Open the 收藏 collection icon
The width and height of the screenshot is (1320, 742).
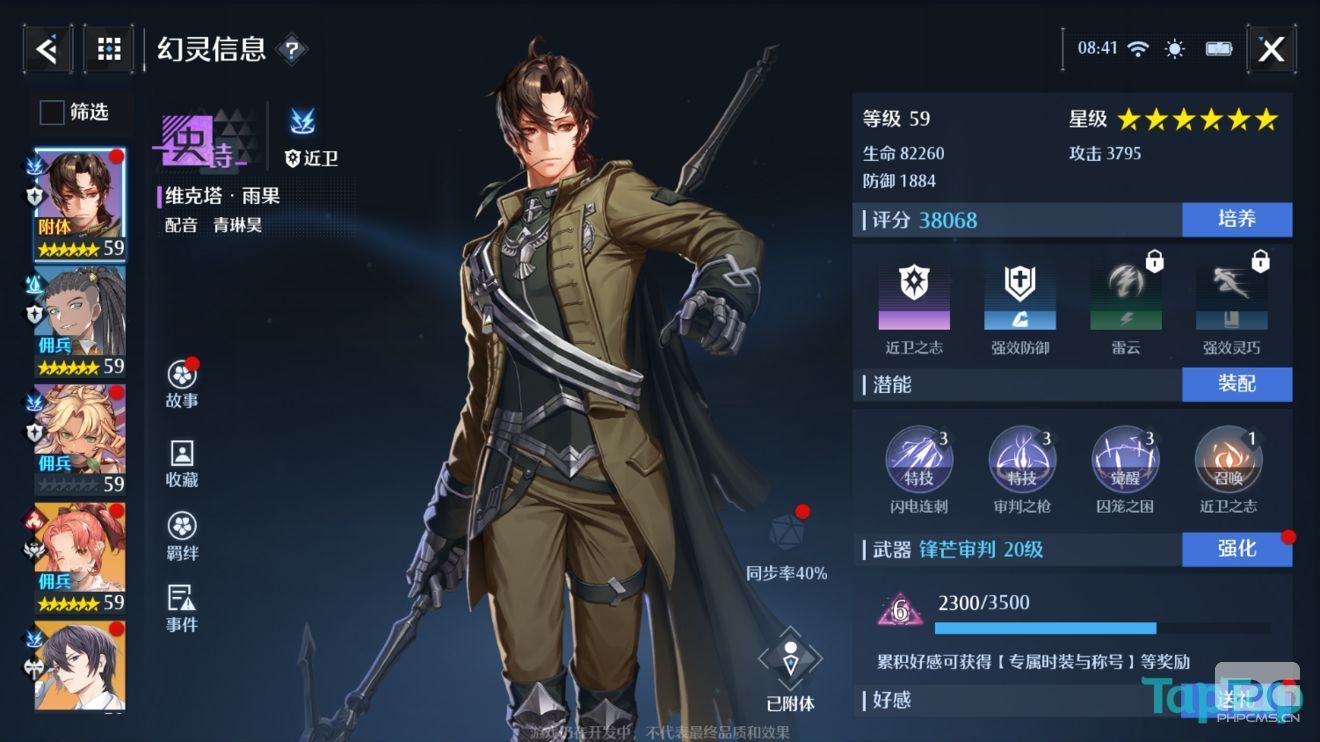point(180,455)
